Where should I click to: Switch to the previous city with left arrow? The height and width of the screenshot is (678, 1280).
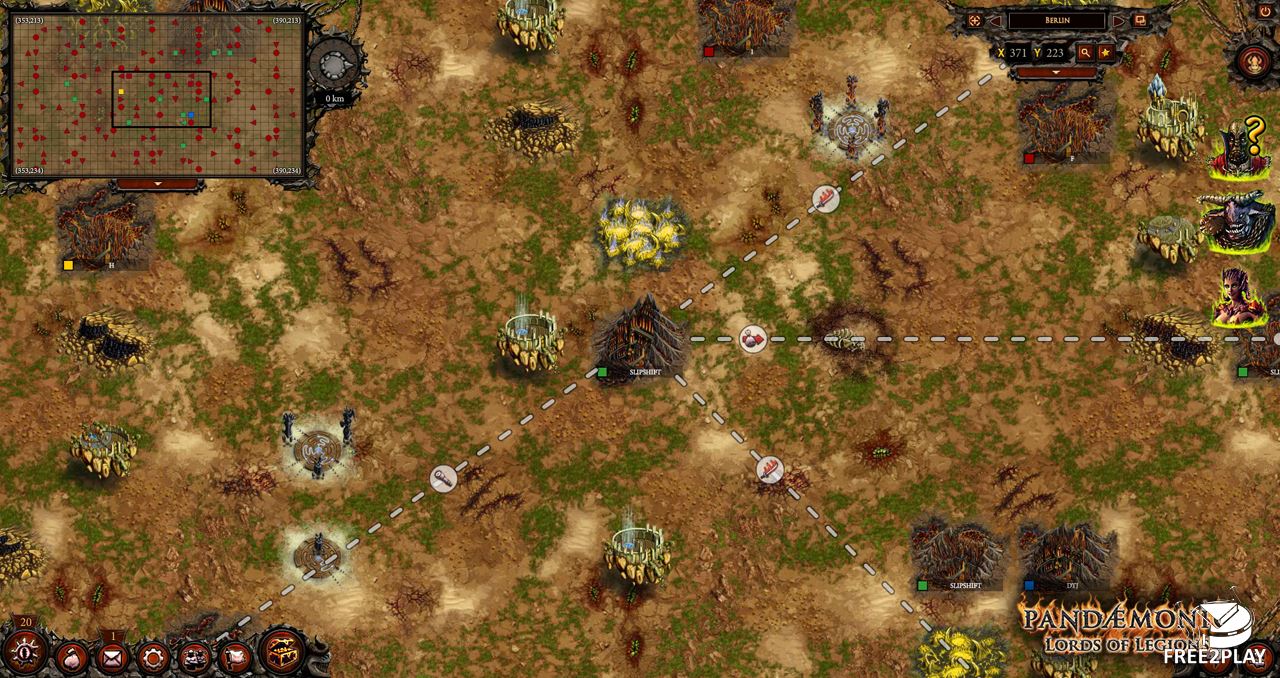[996, 20]
